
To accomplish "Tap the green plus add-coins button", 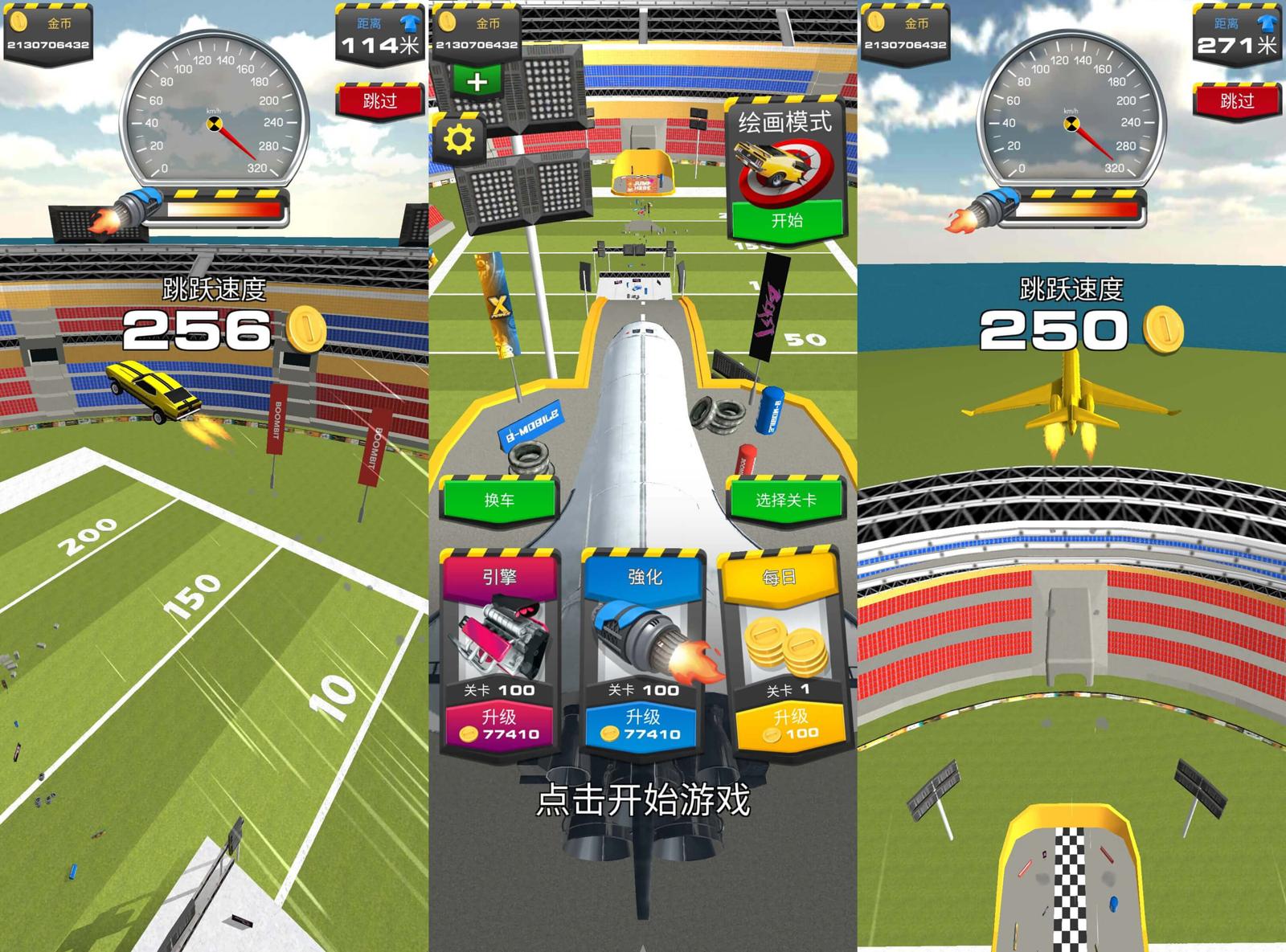I will point(477,82).
